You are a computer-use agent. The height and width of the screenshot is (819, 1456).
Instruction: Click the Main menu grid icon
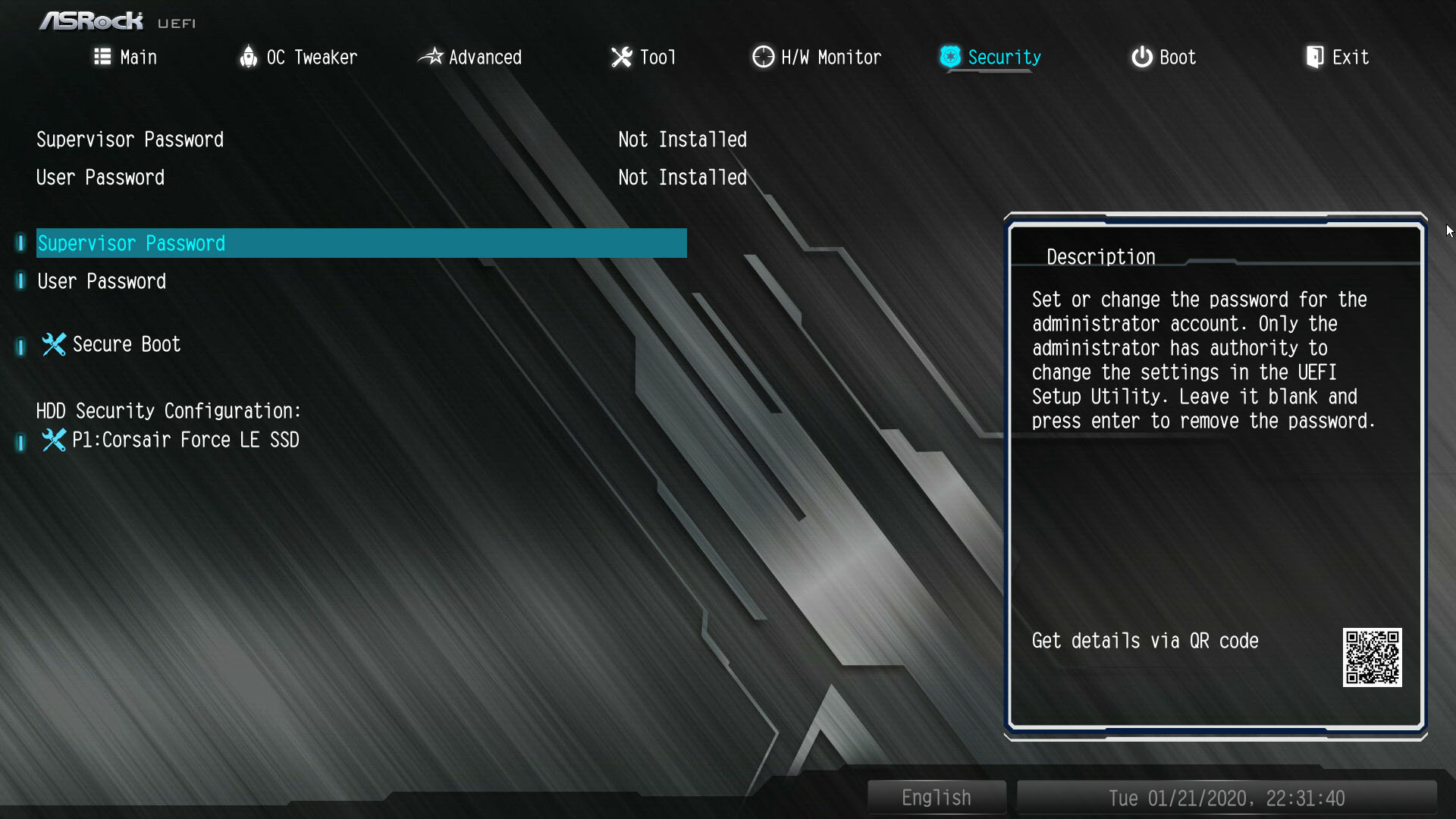point(102,57)
